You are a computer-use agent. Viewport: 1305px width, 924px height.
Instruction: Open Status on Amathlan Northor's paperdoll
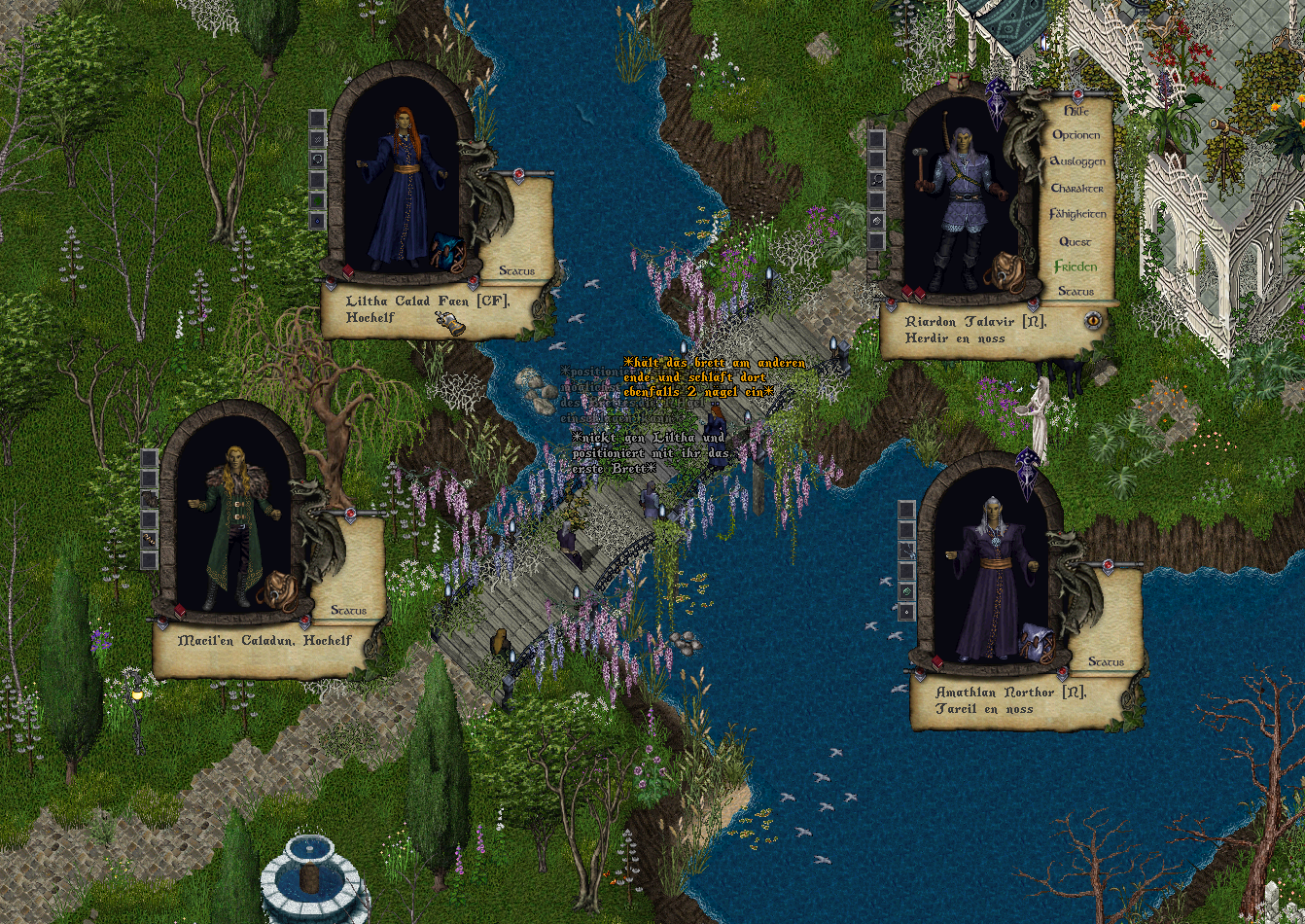1106,661
